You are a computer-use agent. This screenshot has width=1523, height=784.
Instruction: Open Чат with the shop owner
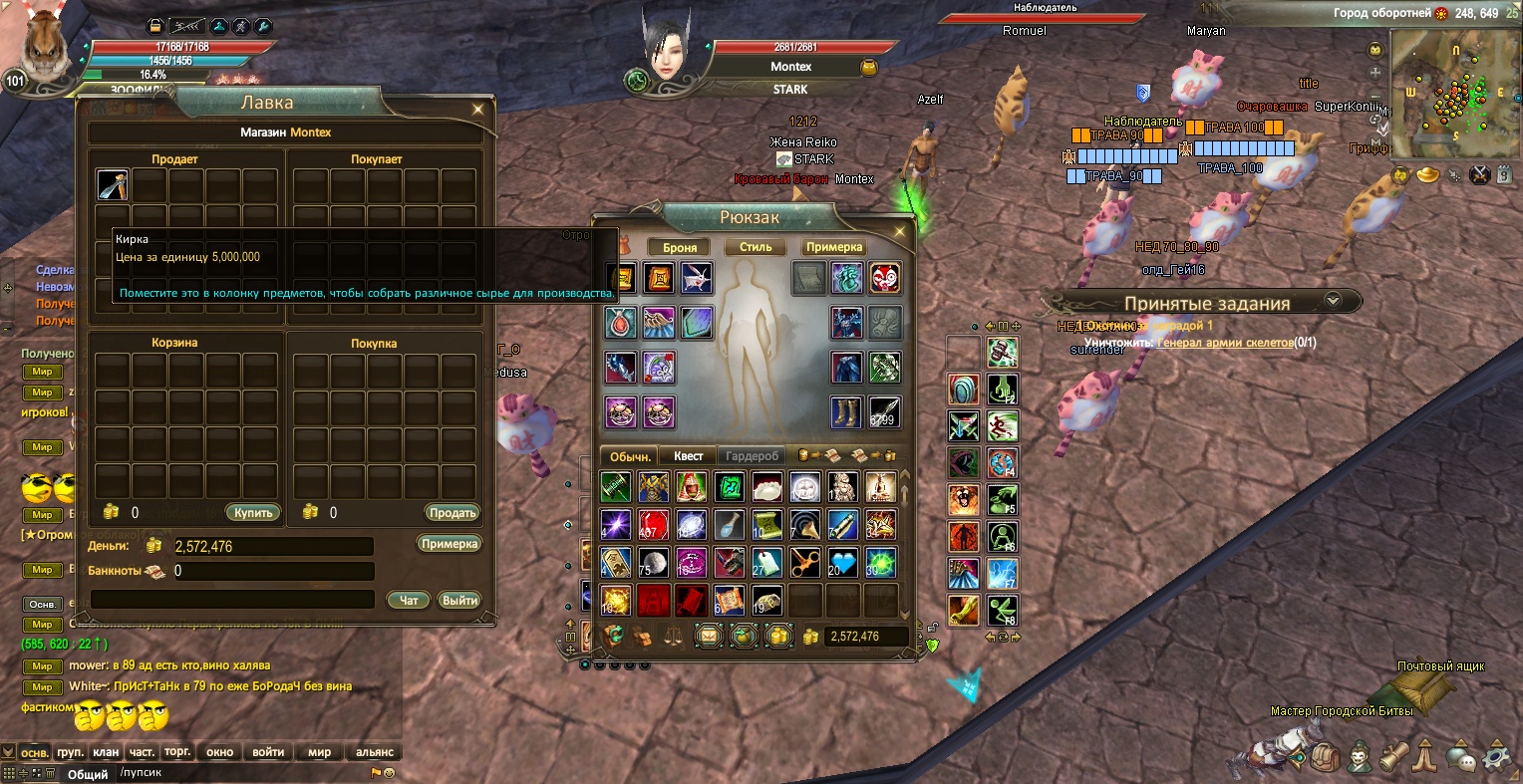[x=409, y=600]
